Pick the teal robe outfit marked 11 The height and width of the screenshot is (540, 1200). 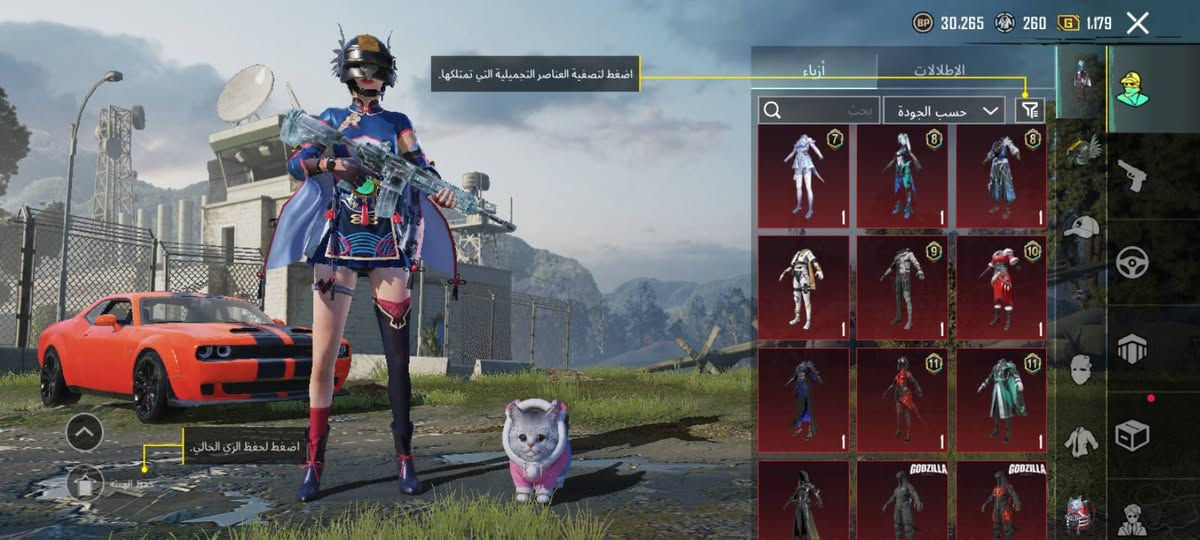coord(1001,399)
